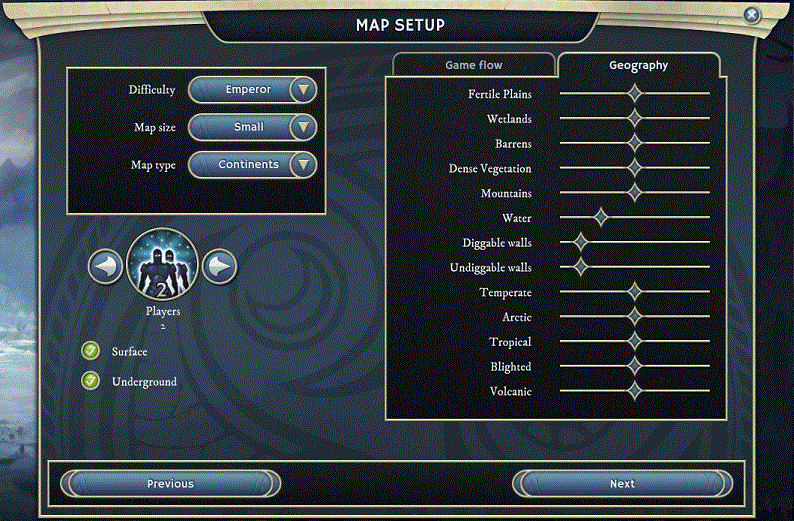Open the Map type Continents dropdown
This screenshot has width=794, height=521.
253,164
